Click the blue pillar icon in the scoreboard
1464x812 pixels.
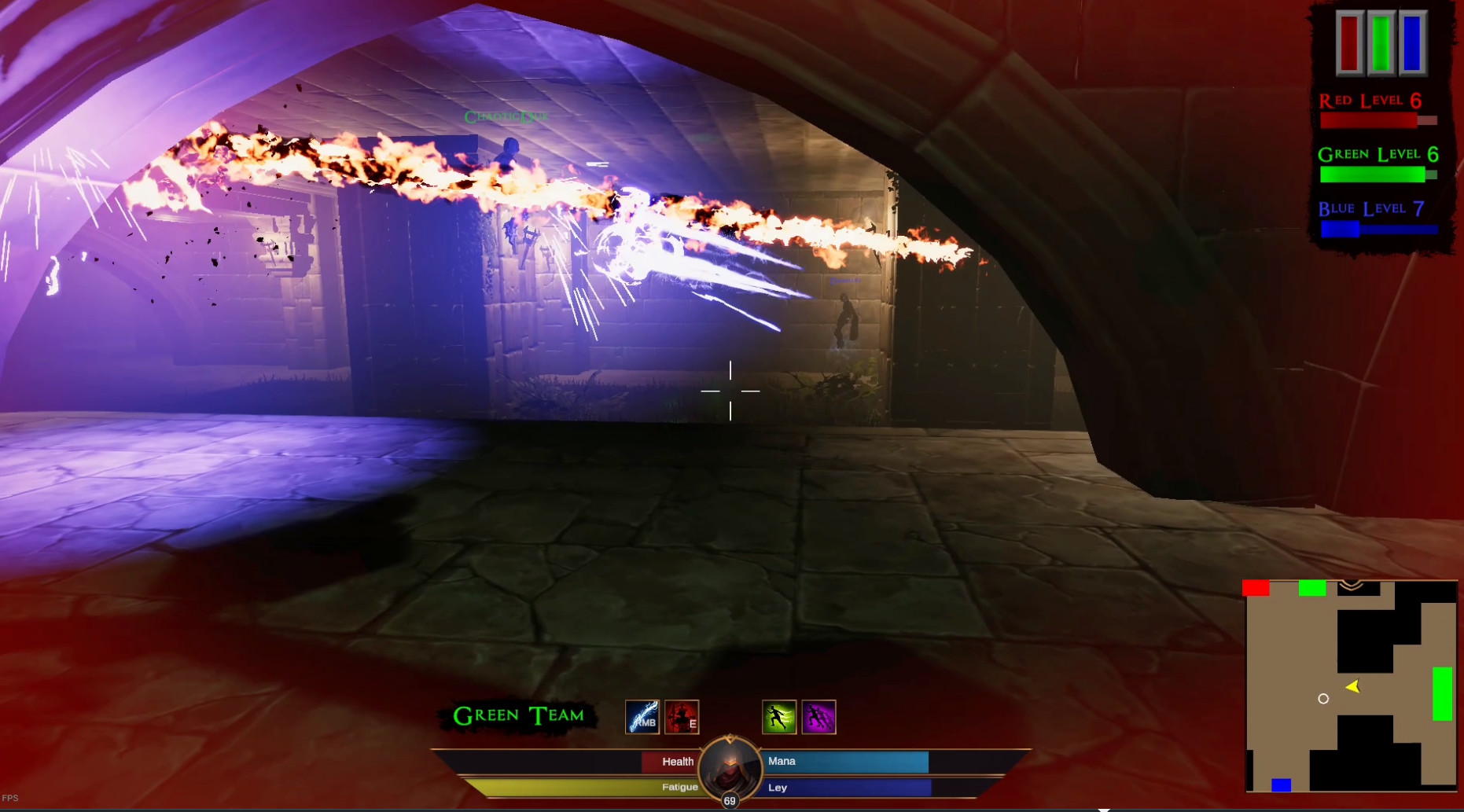(1412, 43)
